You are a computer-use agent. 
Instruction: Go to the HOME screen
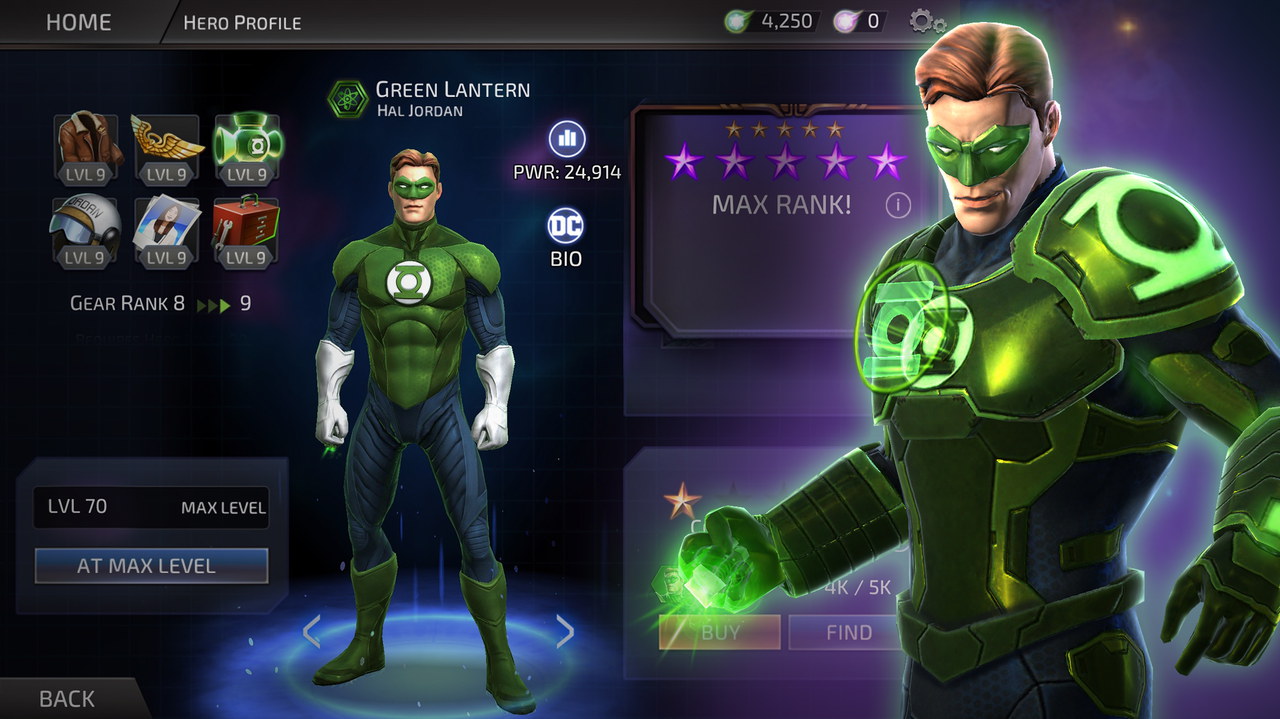click(x=78, y=22)
